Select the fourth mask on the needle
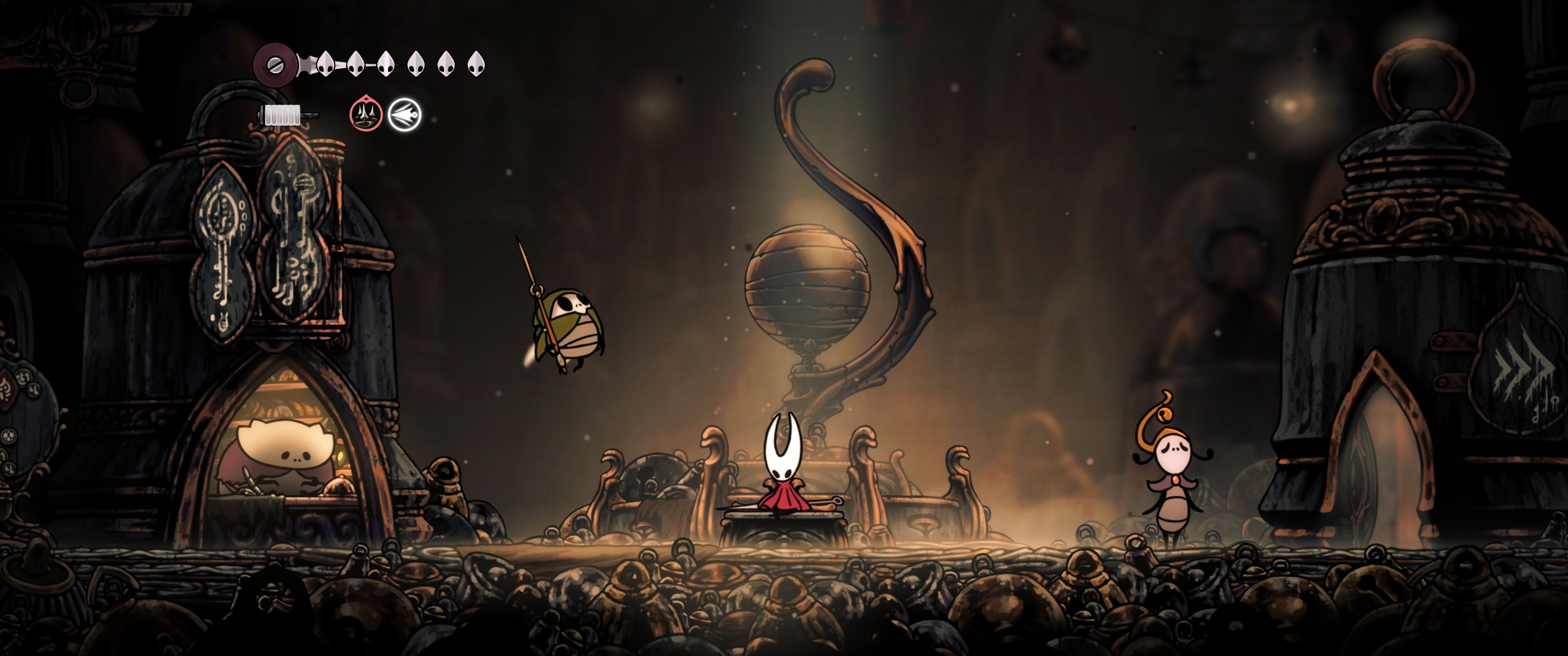 coord(416,65)
